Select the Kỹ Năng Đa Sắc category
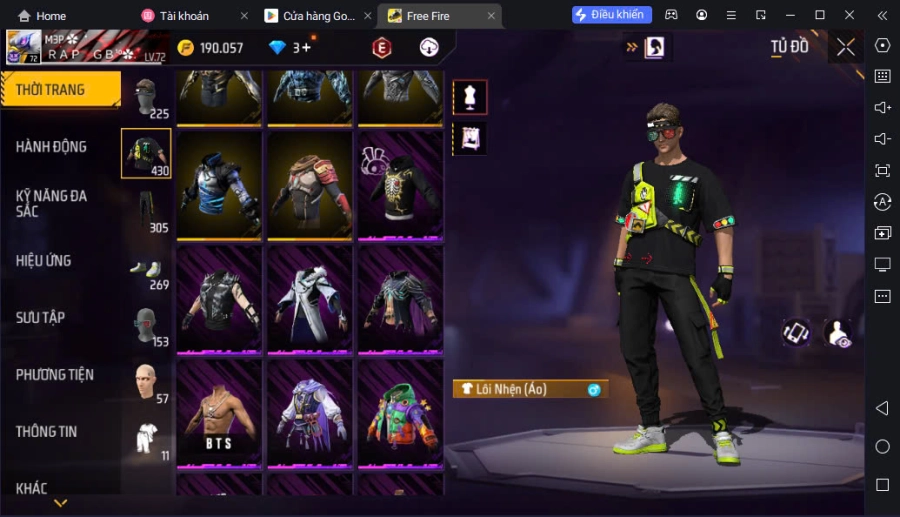This screenshot has width=900, height=517. pyautogui.click(x=52, y=203)
